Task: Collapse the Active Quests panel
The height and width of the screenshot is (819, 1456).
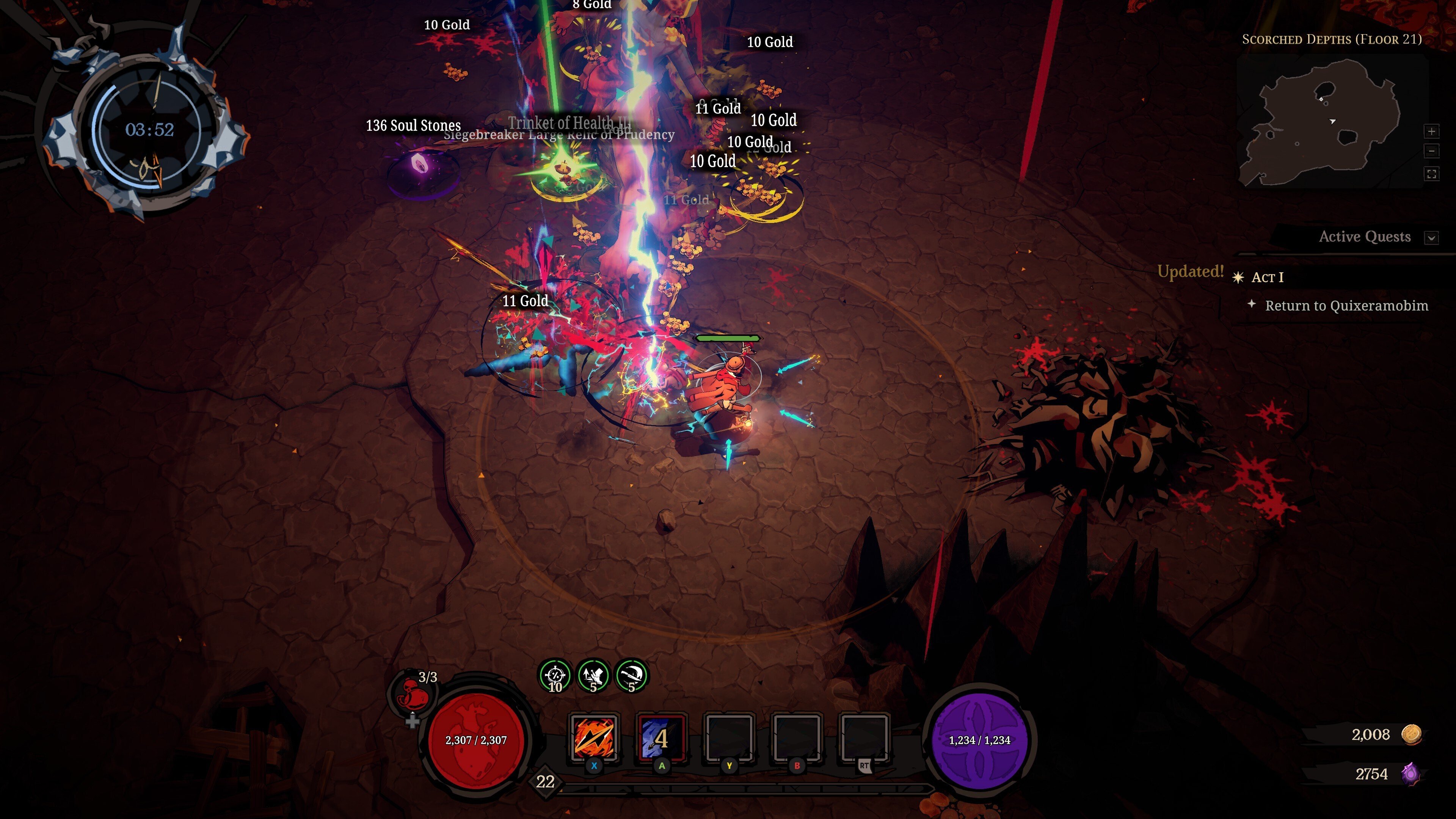Action: [1431, 237]
